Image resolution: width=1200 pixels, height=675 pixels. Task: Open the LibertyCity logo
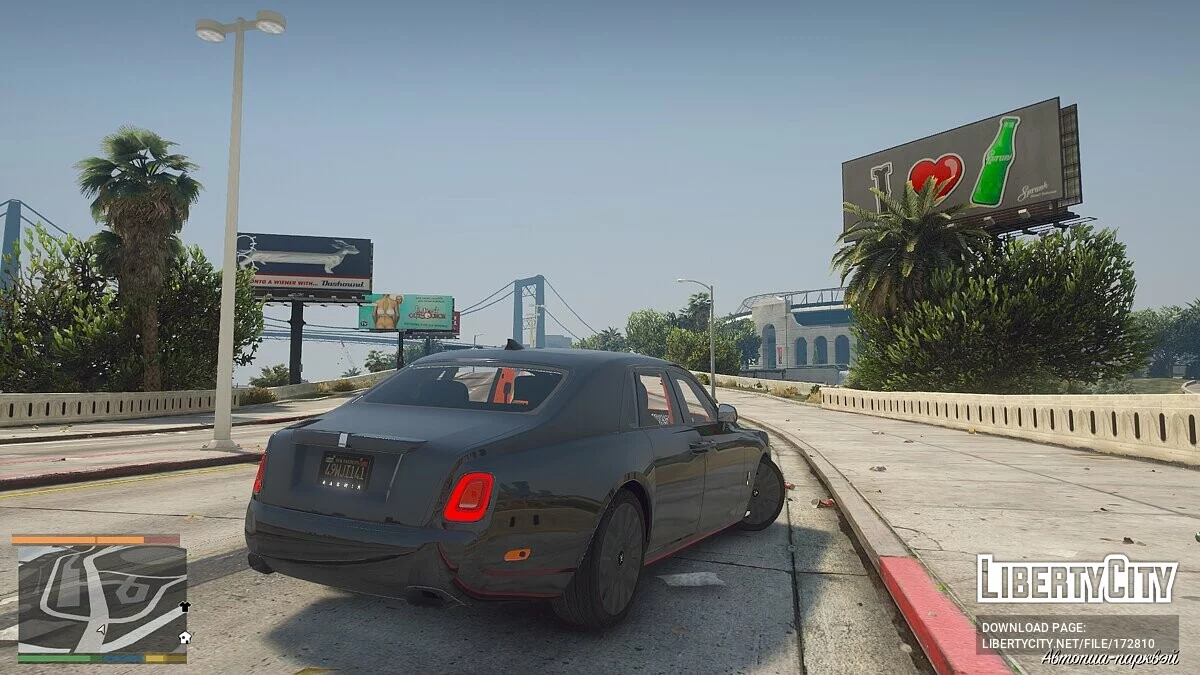coord(1077,580)
